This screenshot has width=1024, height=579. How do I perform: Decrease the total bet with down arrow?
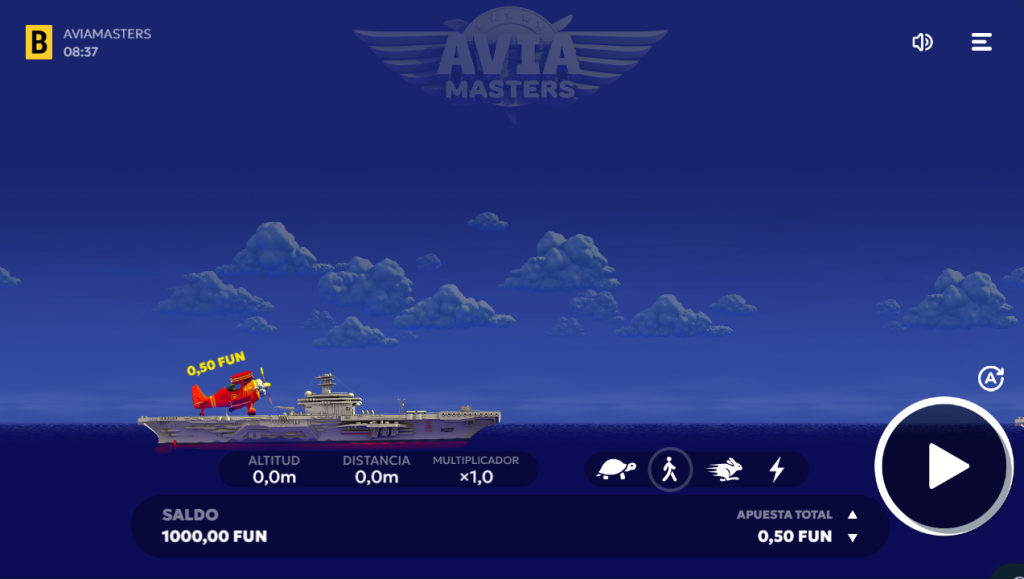[x=852, y=538]
